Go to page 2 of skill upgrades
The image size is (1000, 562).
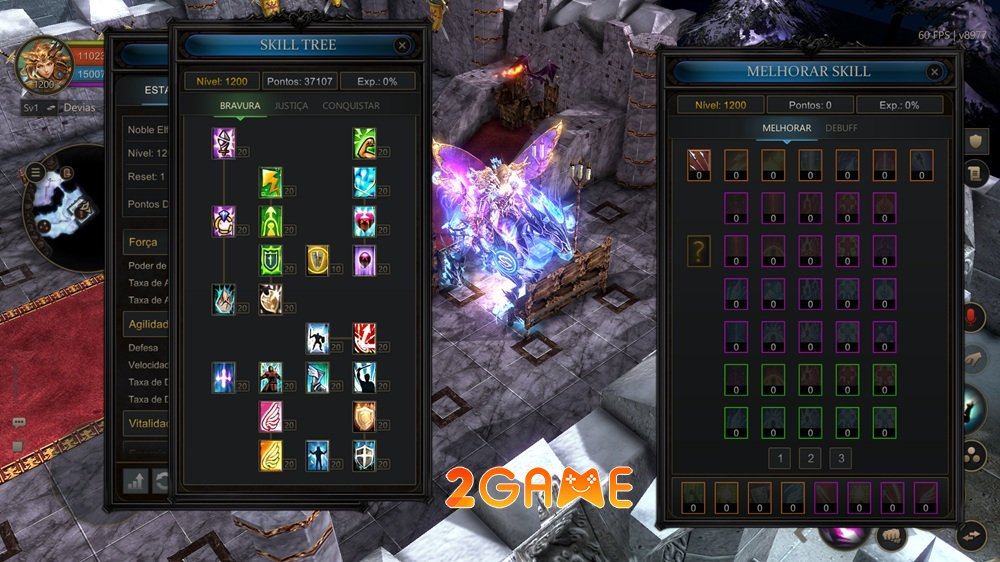[811, 459]
